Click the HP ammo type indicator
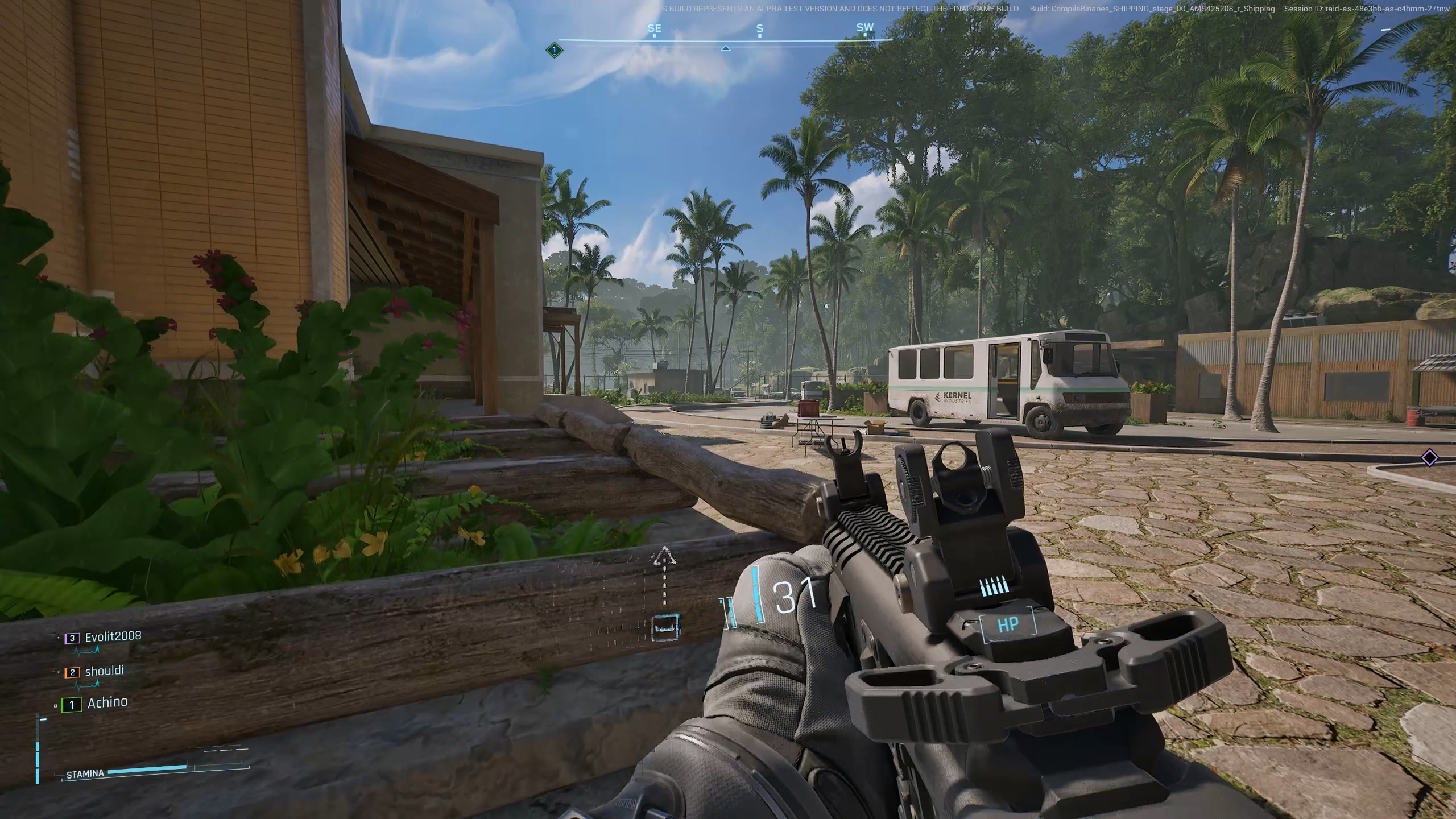The height and width of the screenshot is (819, 1456). pyautogui.click(x=1008, y=625)
